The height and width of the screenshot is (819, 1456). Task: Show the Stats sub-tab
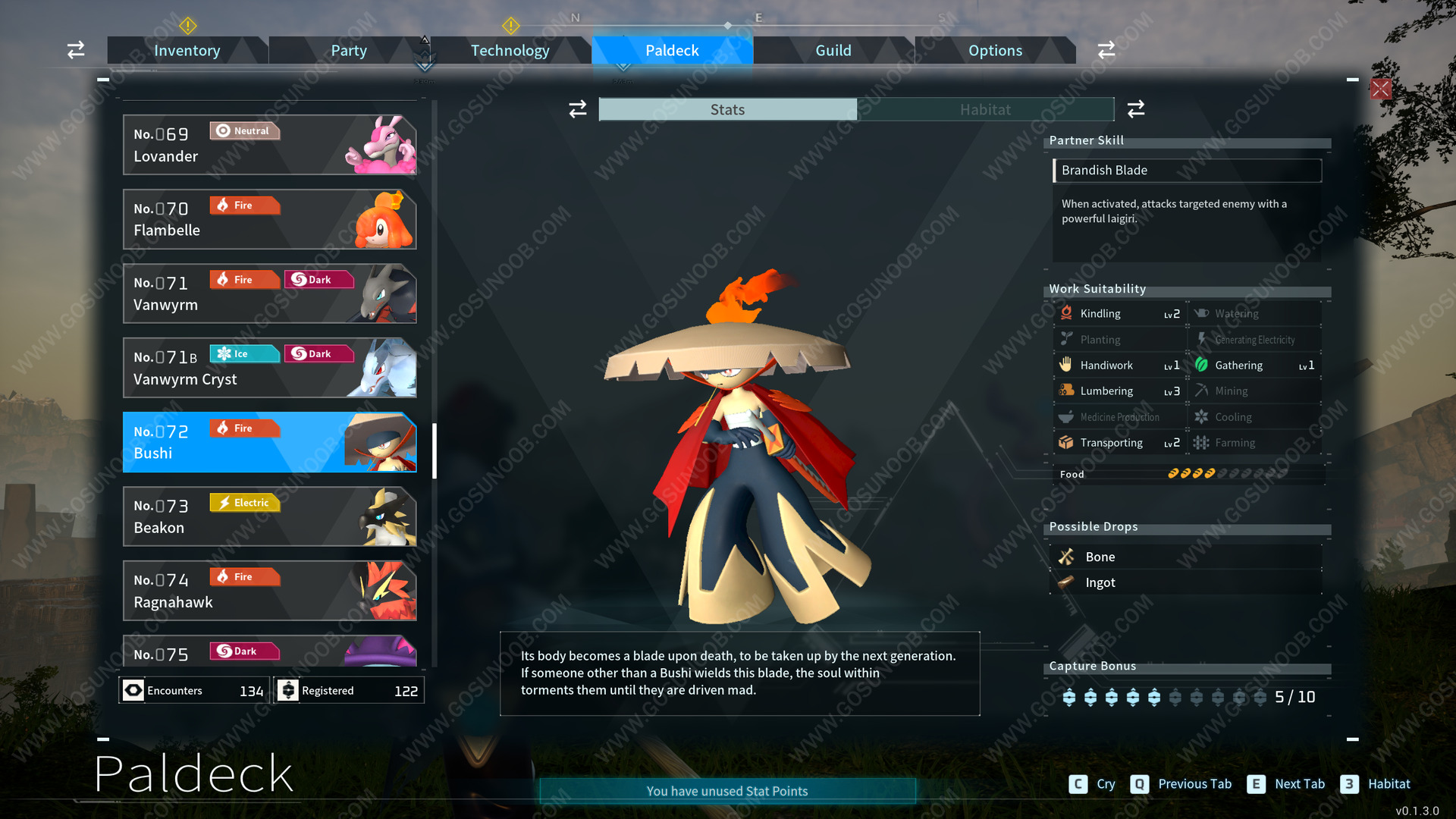[727, 110]
